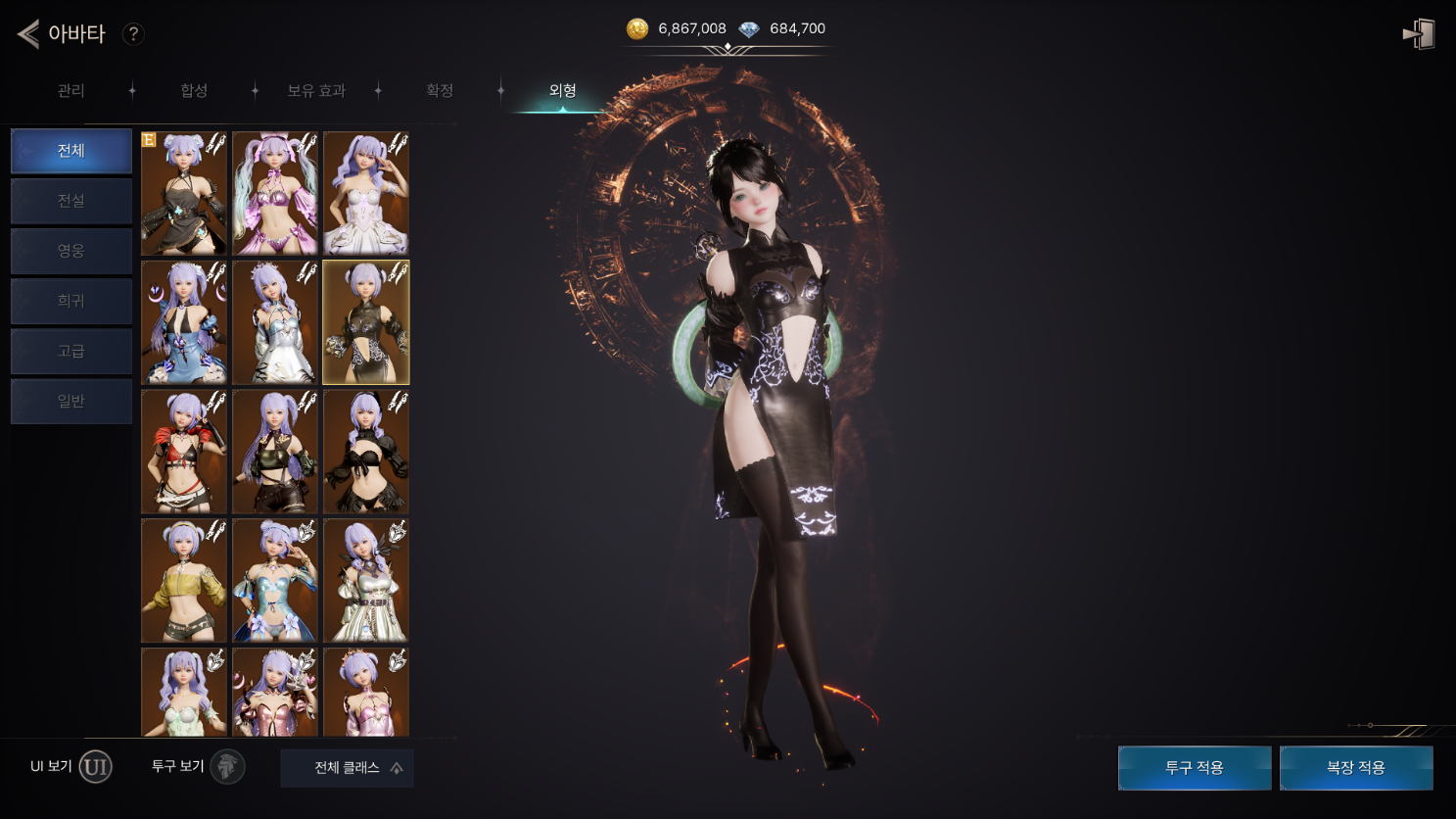Open the 전체 클래스 dropdown
This screenshot has height=819, width=1456.
coord(347,768)
